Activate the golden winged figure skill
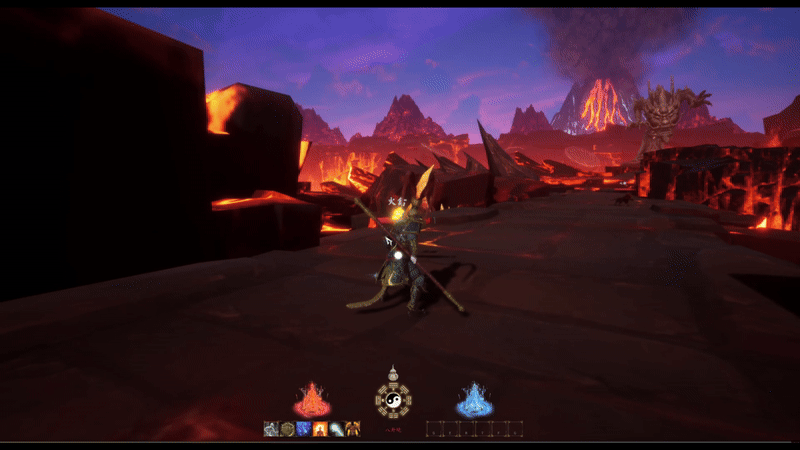The width and height of the screenshot is (800, 450). pyautogui.click(x=352, y=429)
